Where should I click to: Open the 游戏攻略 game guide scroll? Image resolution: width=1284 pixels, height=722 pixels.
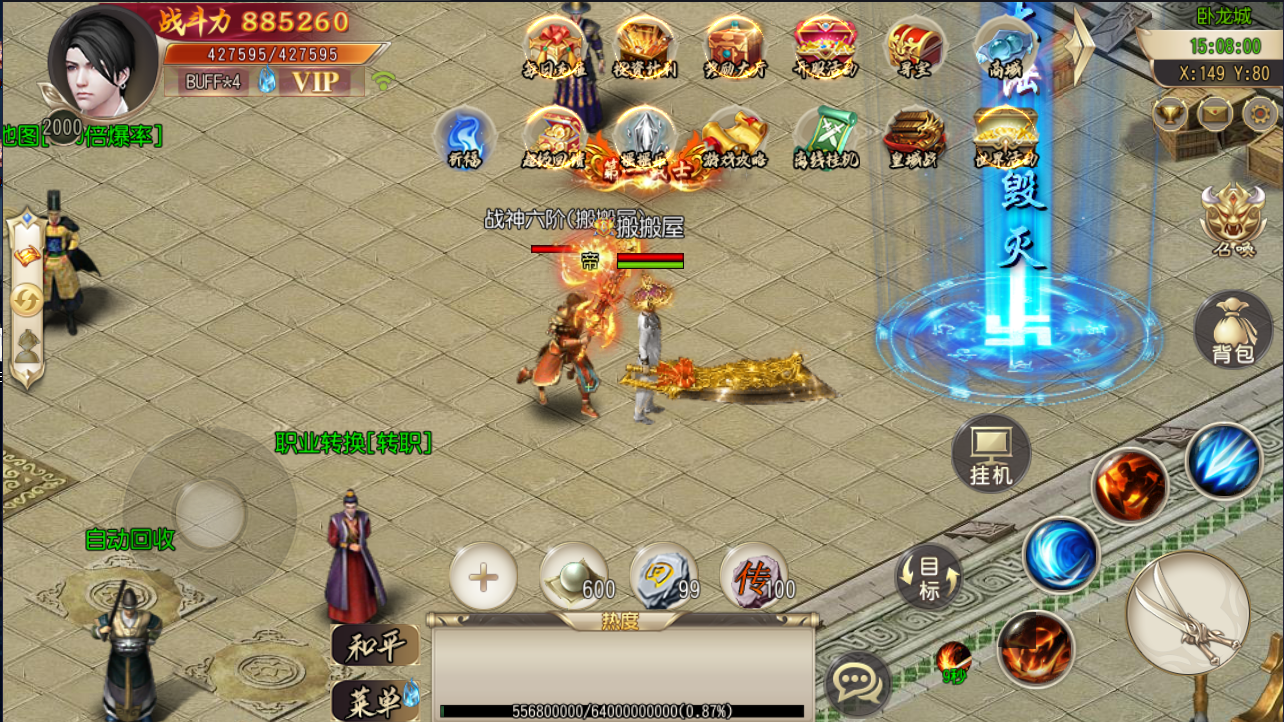(735, 137)
